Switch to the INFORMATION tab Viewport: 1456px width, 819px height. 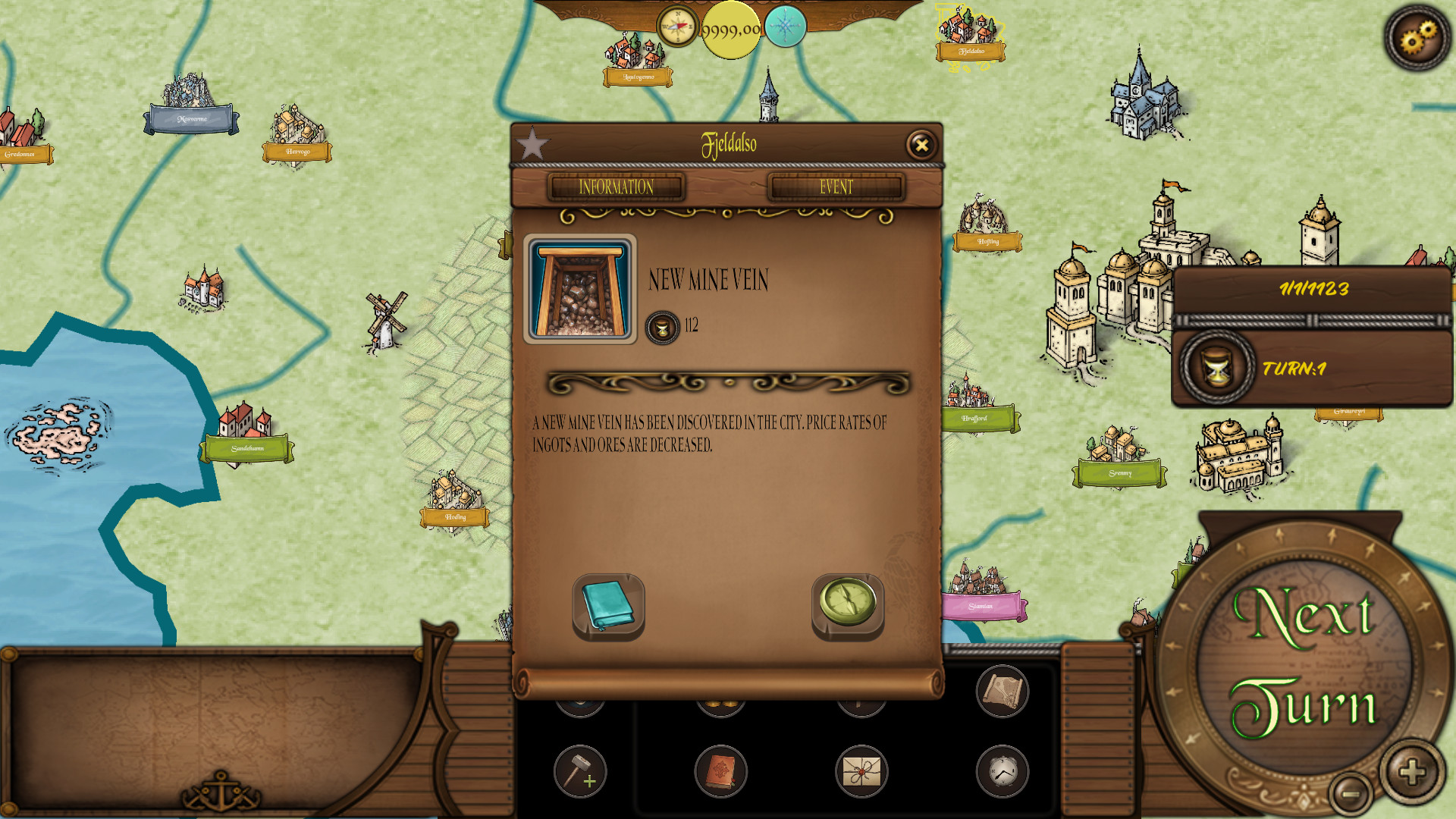[616, 187]
